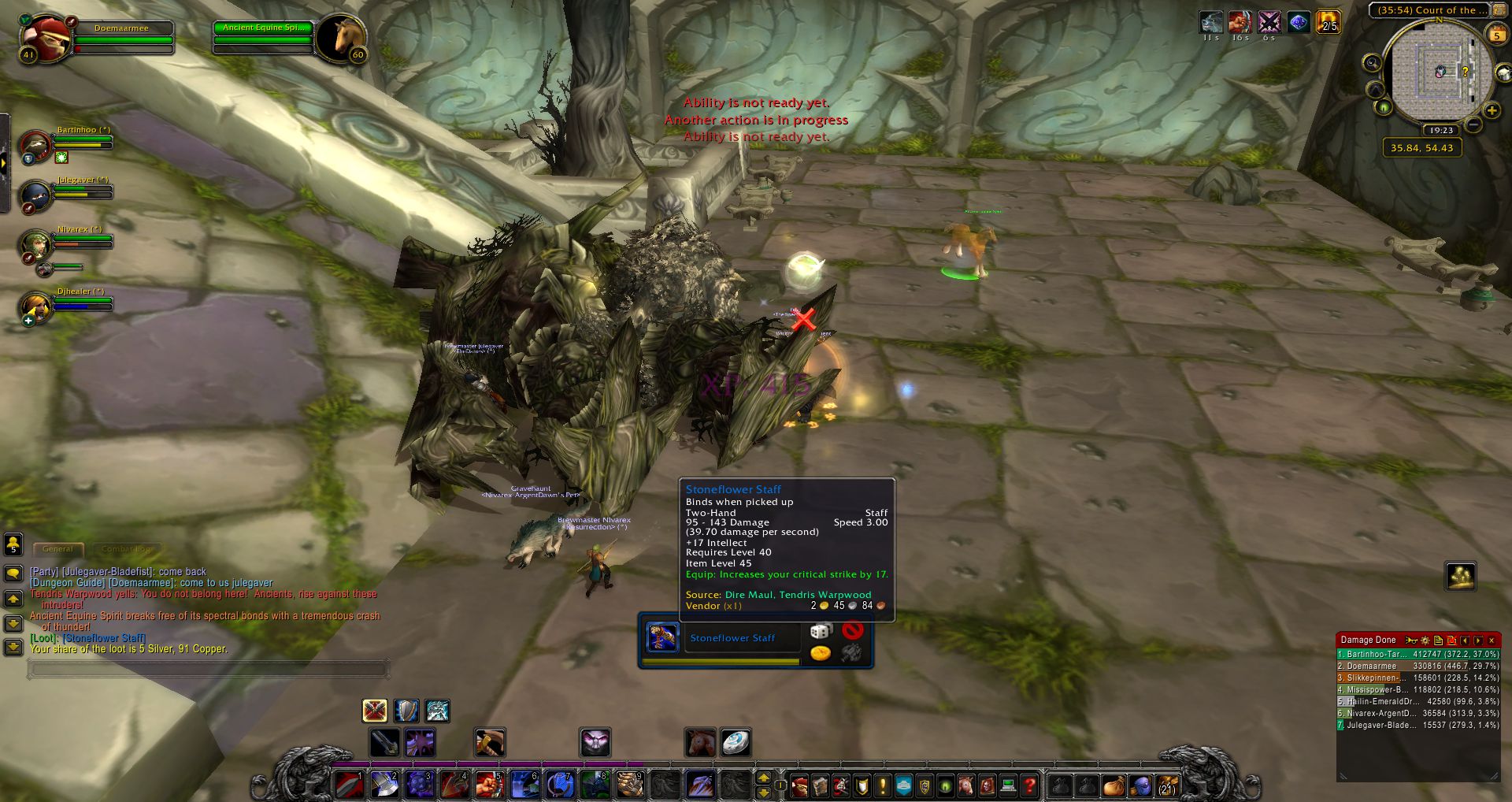Zoom in the minimap with plus button

[1491, 110]
